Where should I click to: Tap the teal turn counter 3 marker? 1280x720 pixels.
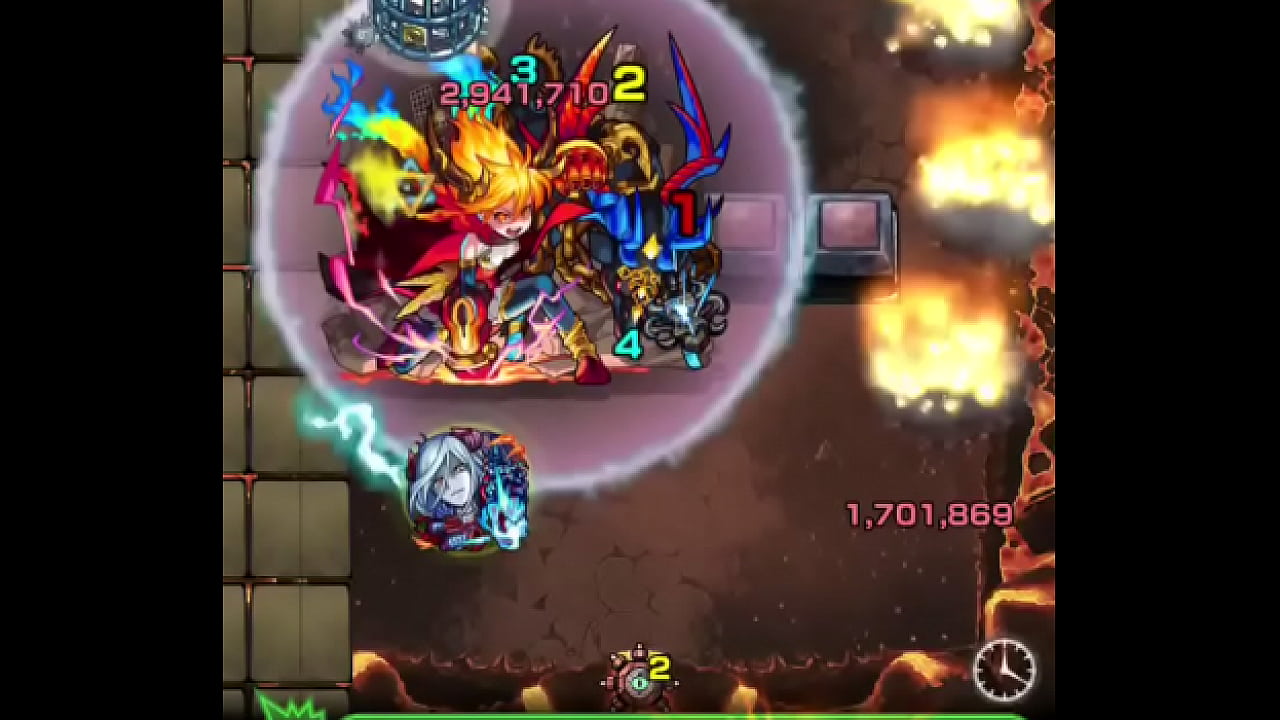[524, 72]
